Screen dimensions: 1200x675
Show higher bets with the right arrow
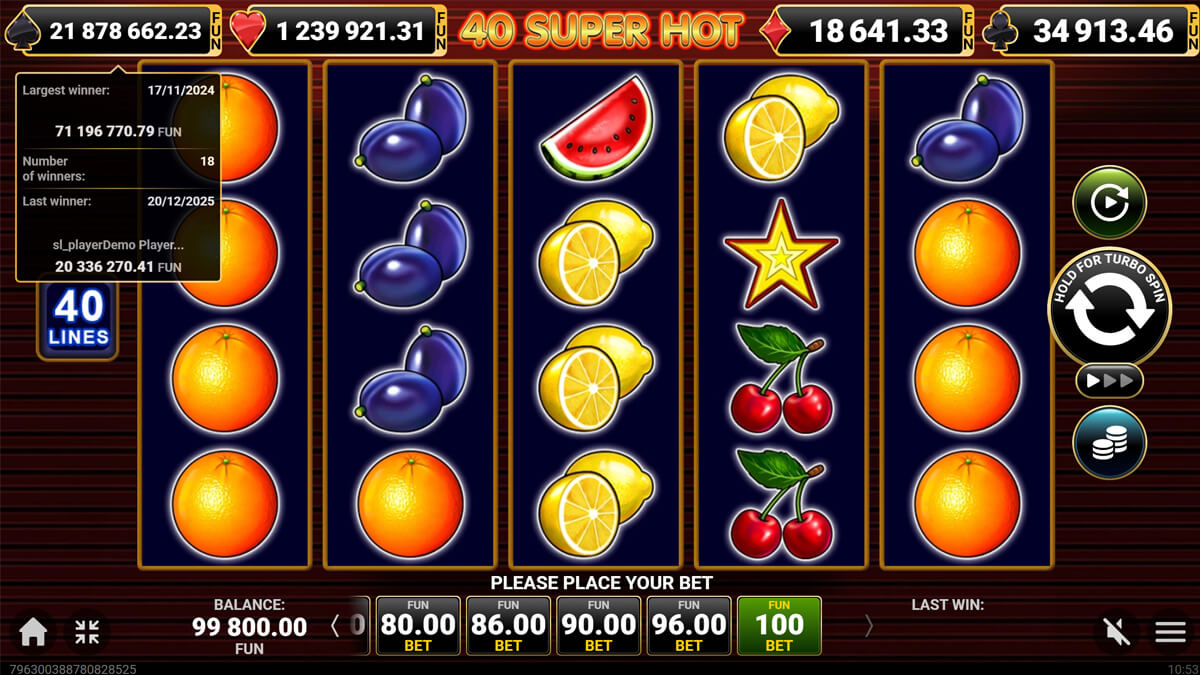(868, 626)
